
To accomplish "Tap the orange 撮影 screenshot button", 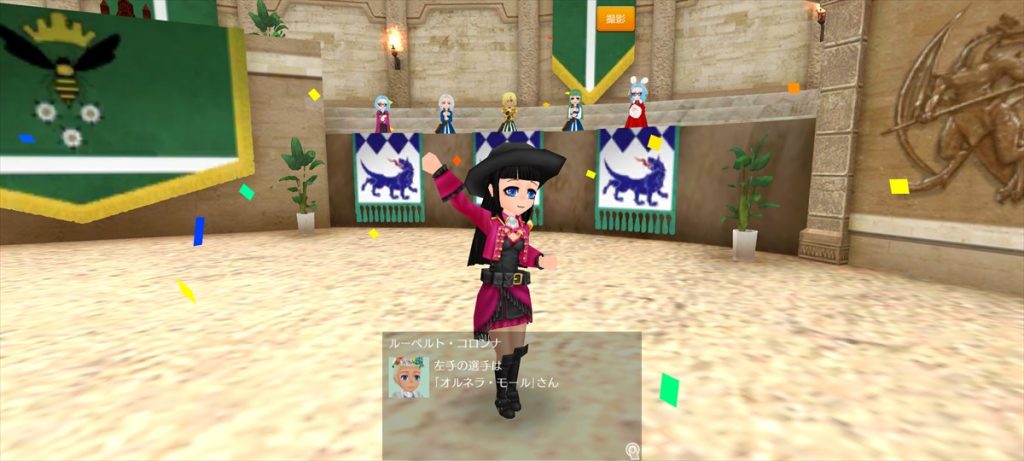I will point(615,18).
